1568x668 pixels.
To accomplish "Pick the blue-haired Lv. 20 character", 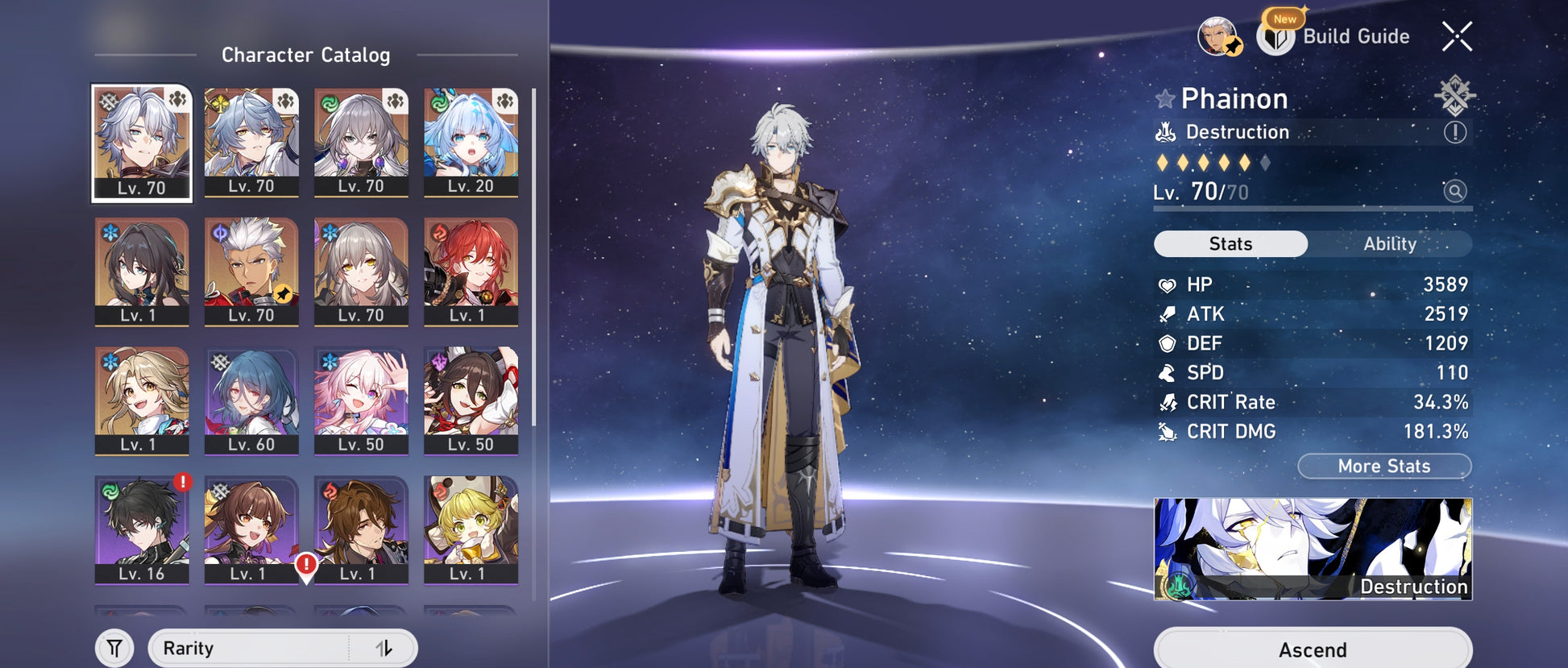I will (471, 143).
